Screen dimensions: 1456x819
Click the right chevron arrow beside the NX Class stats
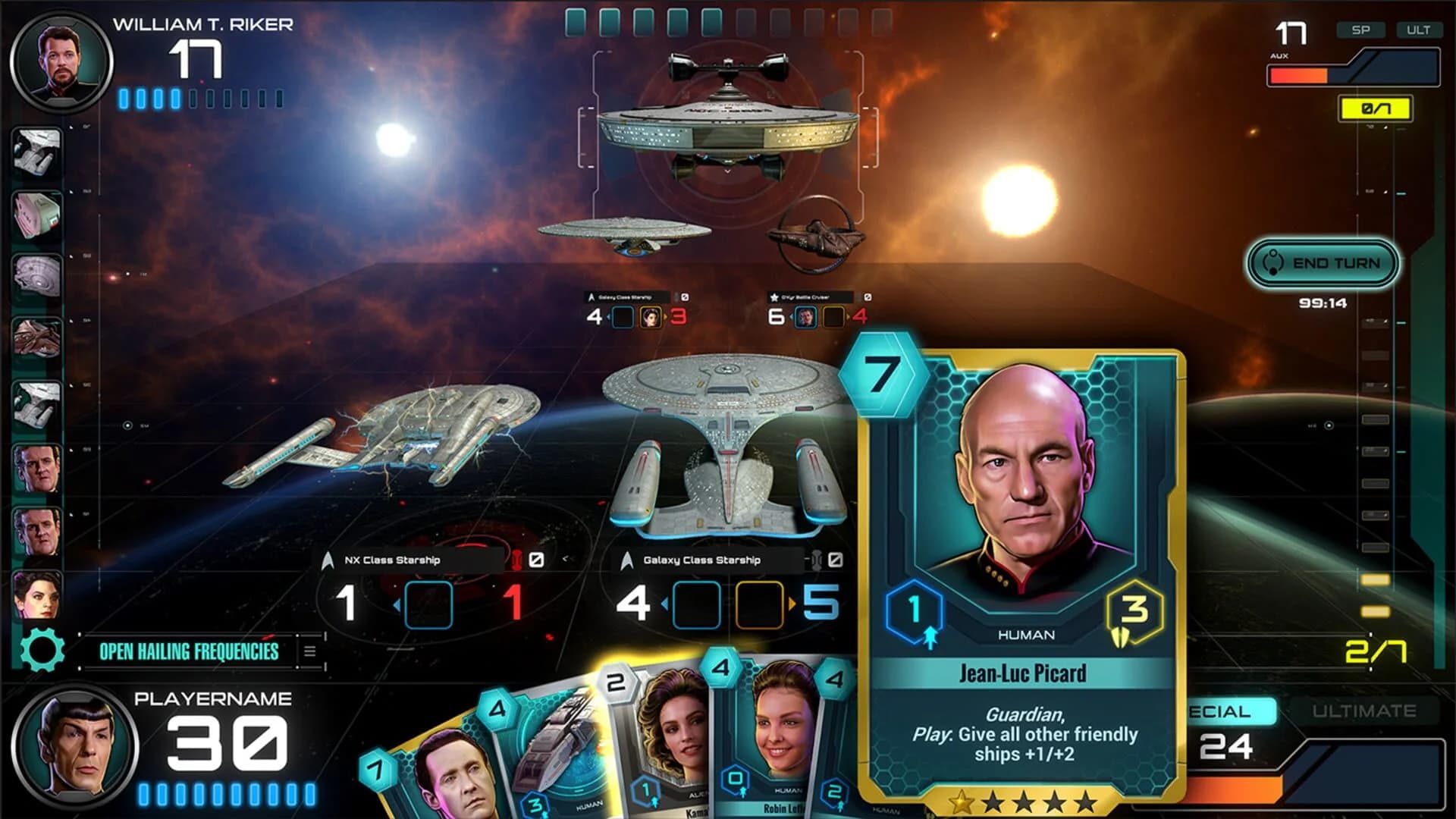point(566,560)
